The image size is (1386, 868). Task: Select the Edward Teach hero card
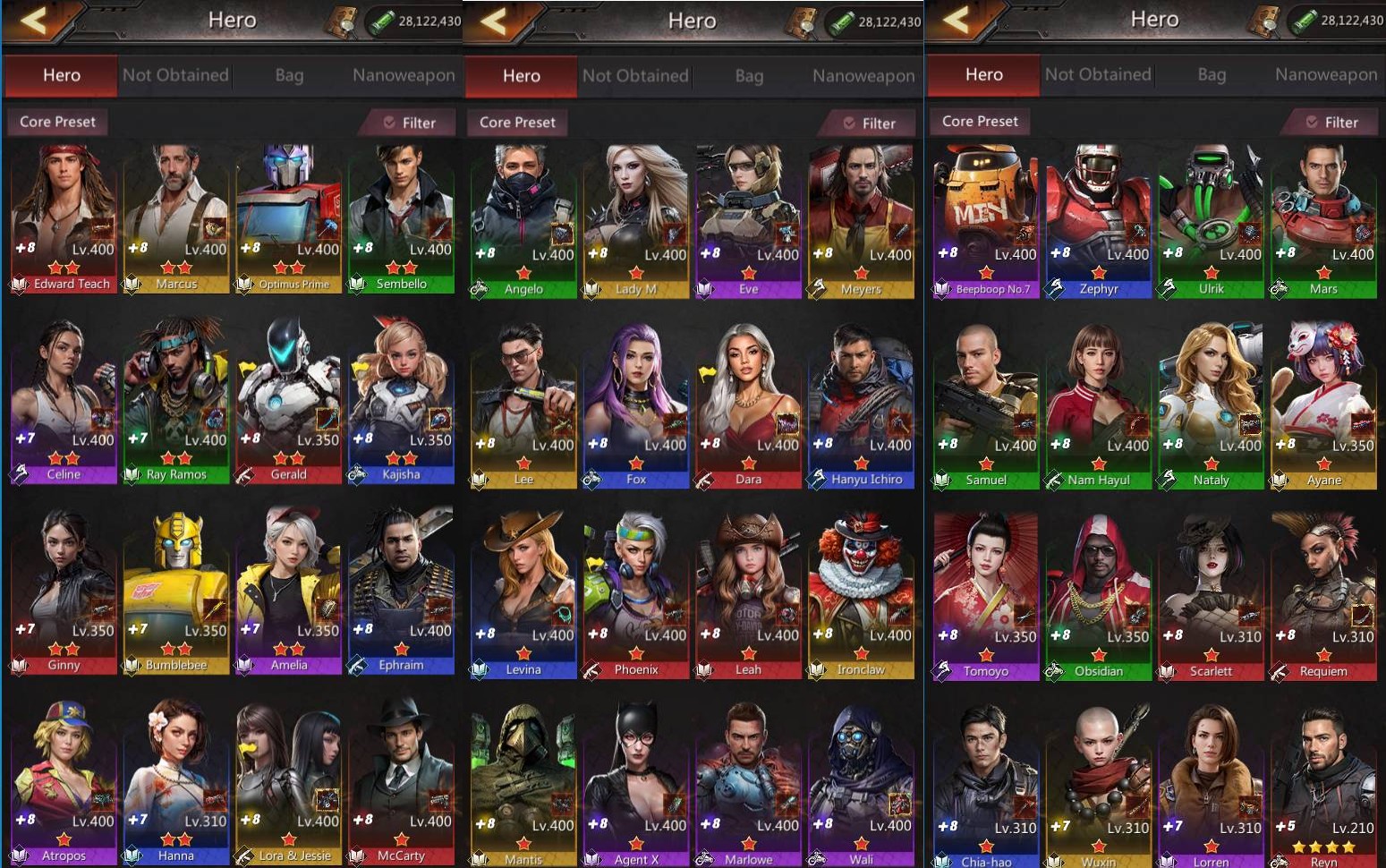point(64,219)
